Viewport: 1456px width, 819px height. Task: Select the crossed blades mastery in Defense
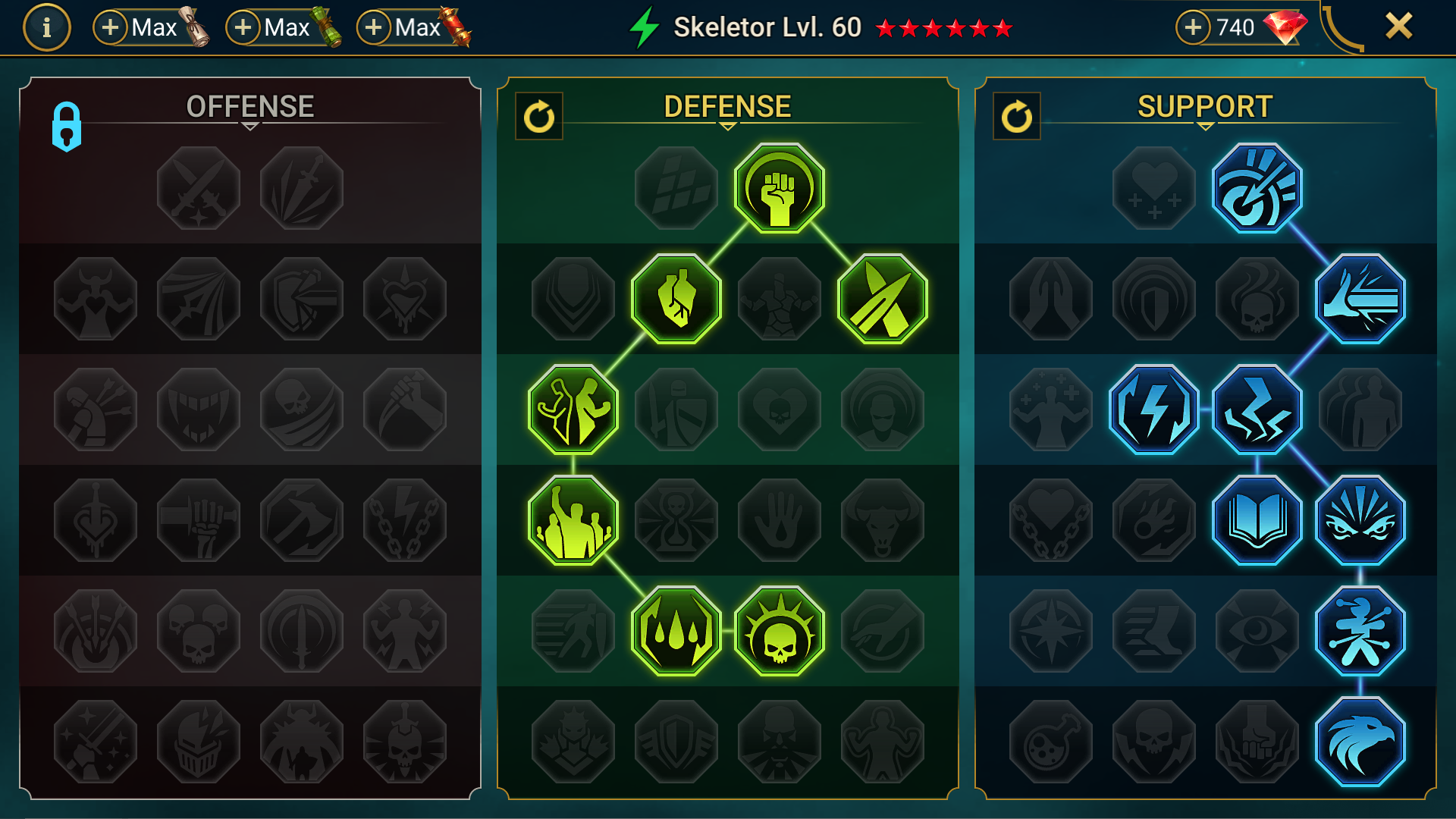(881, 299)
